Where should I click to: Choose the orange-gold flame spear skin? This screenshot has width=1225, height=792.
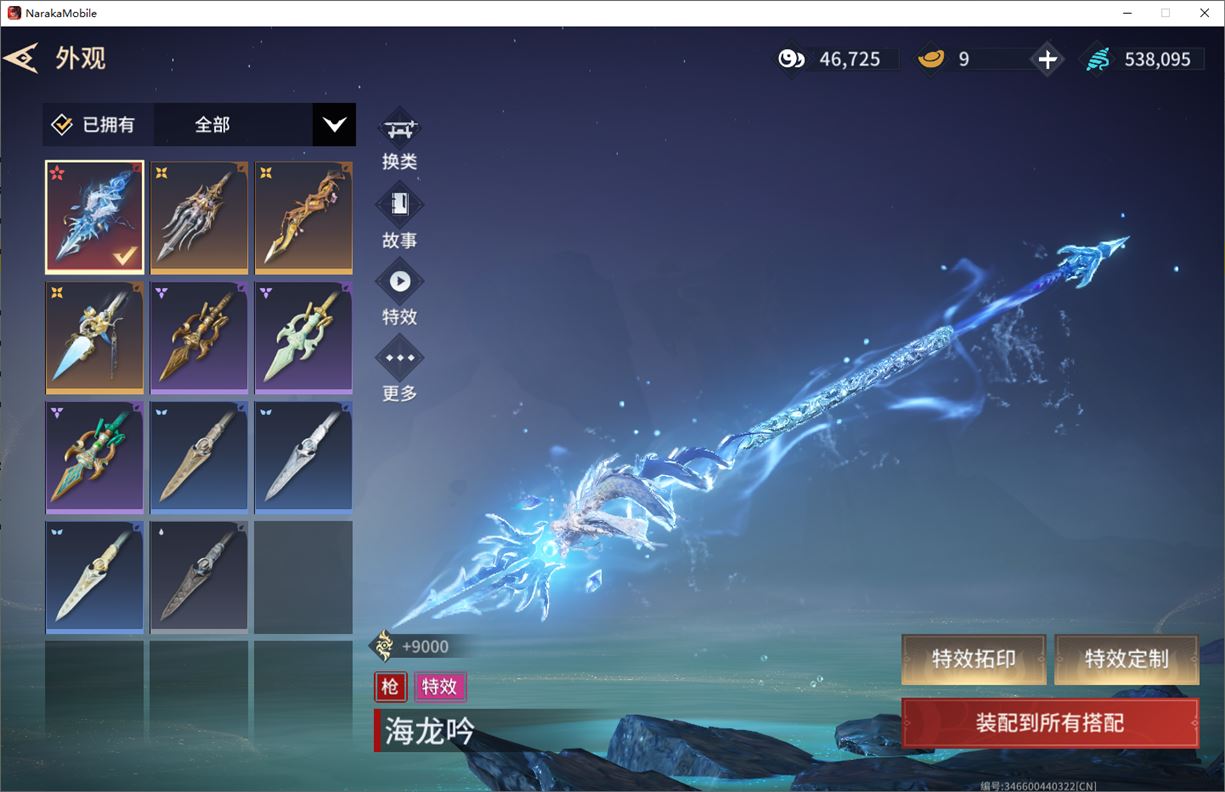[x=303, y=217]
